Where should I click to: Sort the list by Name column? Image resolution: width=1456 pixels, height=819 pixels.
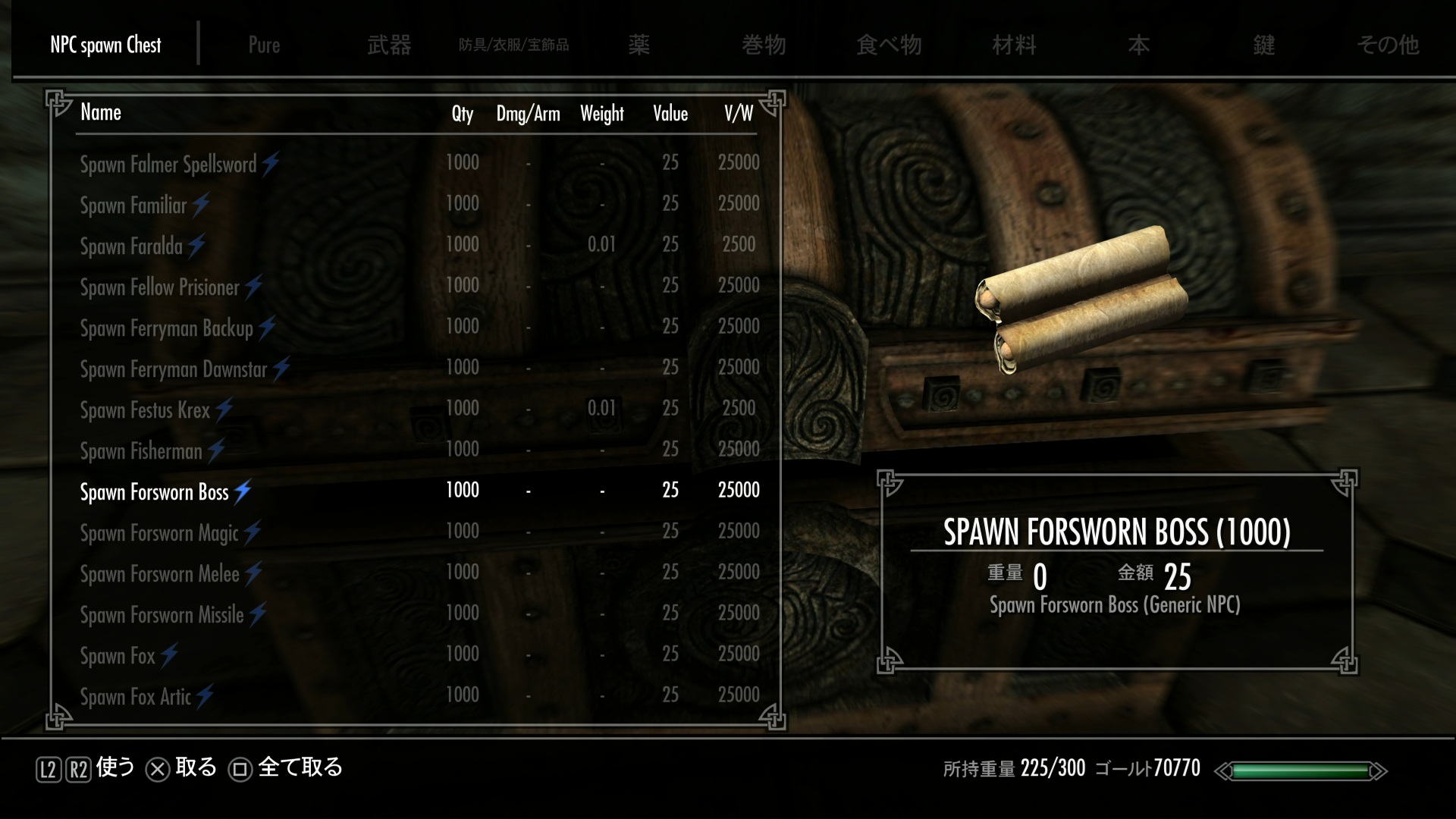(101, 113)
